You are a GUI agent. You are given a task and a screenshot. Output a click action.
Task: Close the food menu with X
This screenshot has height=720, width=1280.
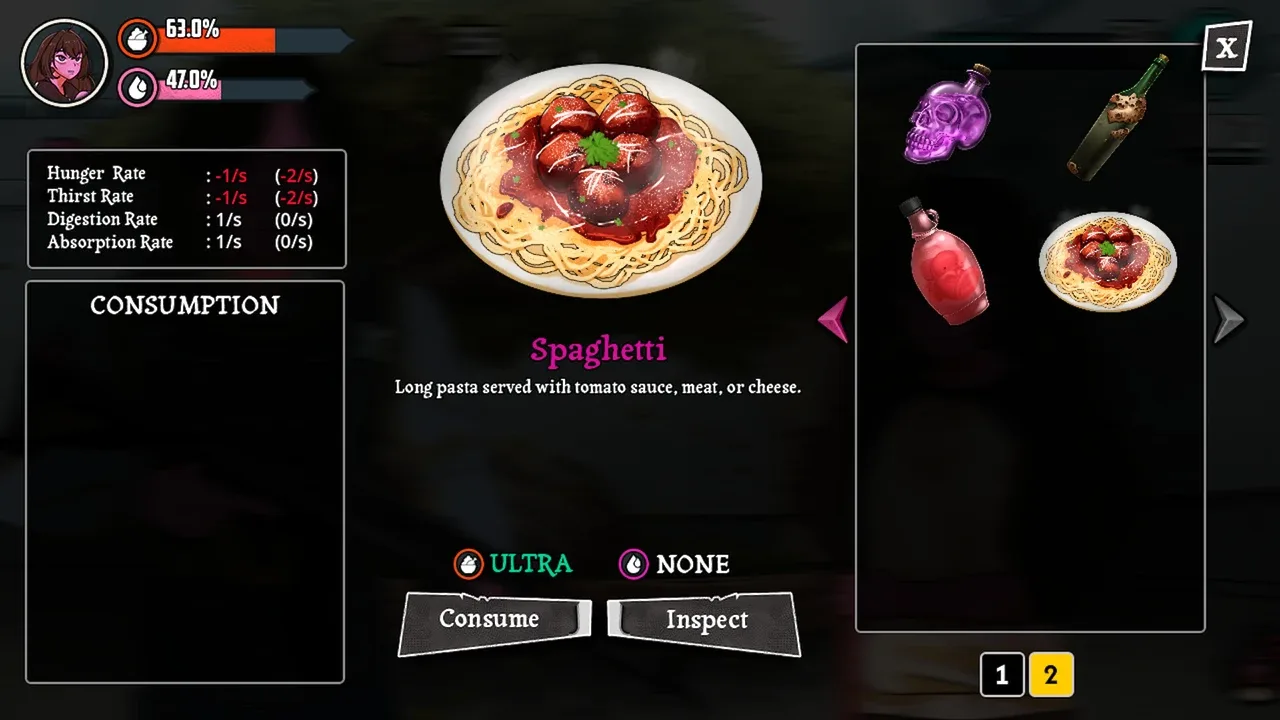1226,47
